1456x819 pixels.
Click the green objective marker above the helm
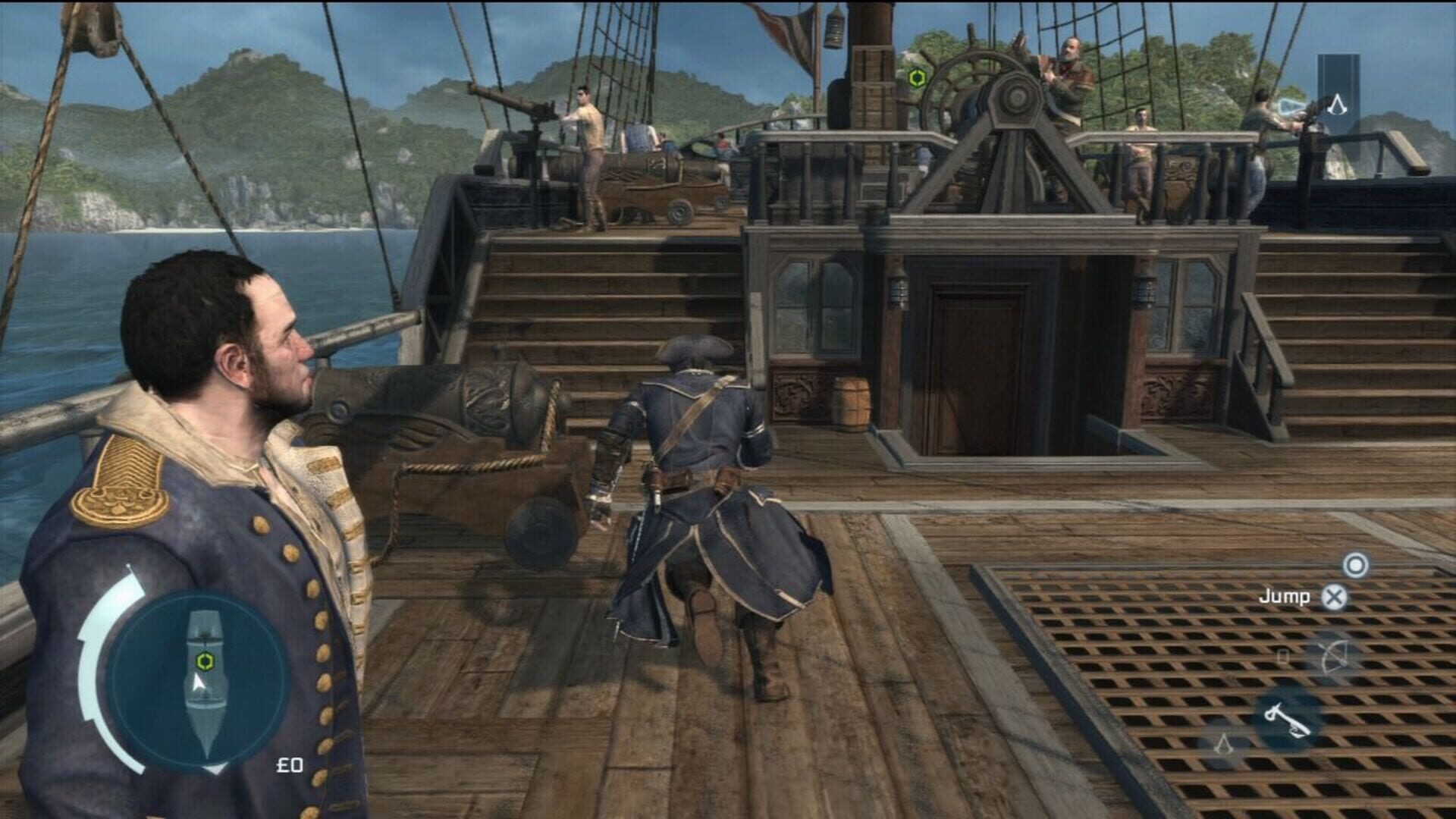[919, 76]
